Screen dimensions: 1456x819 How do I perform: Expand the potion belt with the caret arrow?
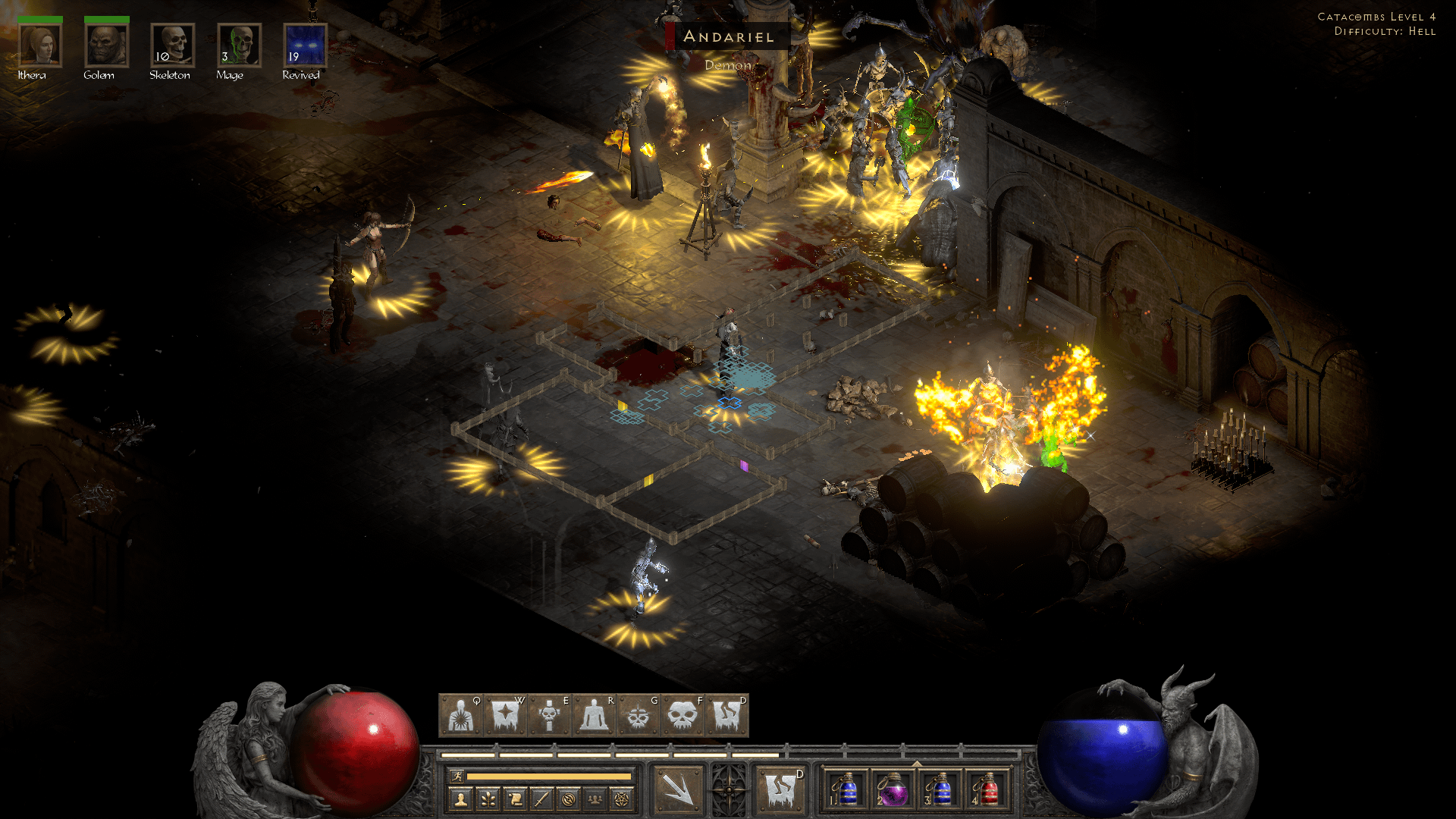918,764
